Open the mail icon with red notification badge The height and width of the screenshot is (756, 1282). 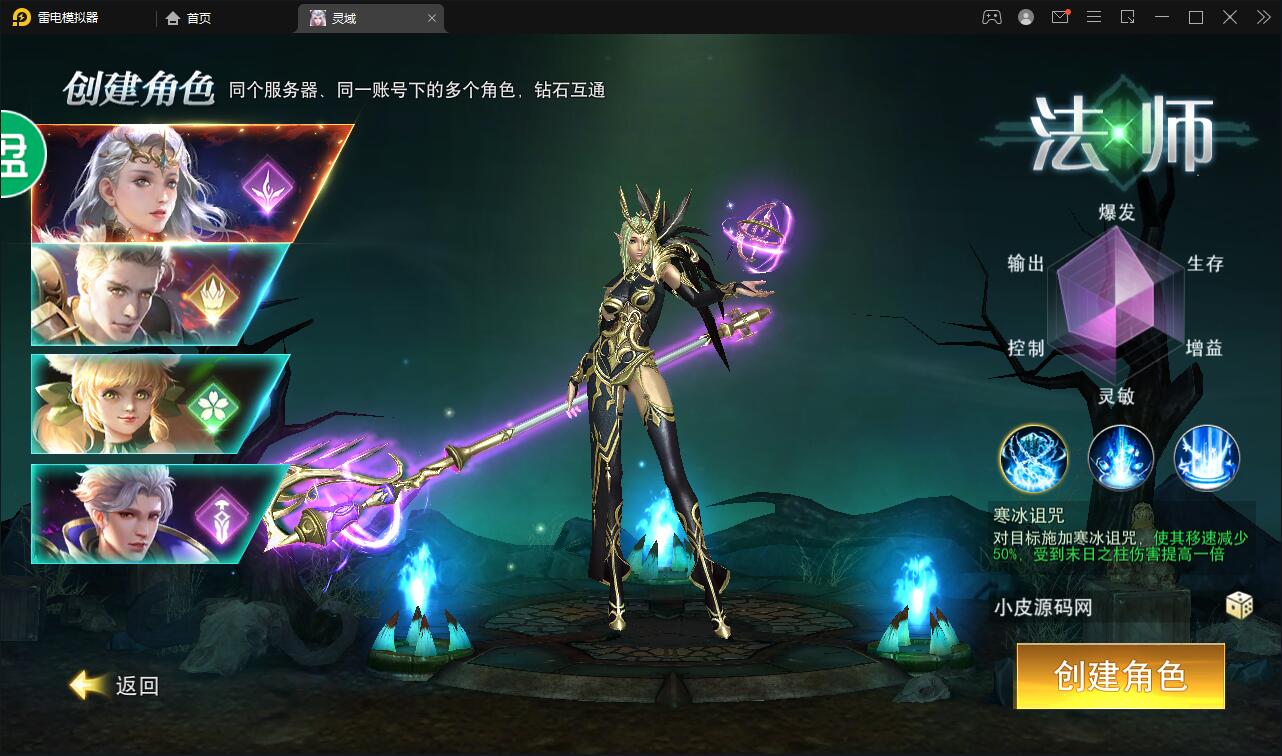(x=1060, y=17)
